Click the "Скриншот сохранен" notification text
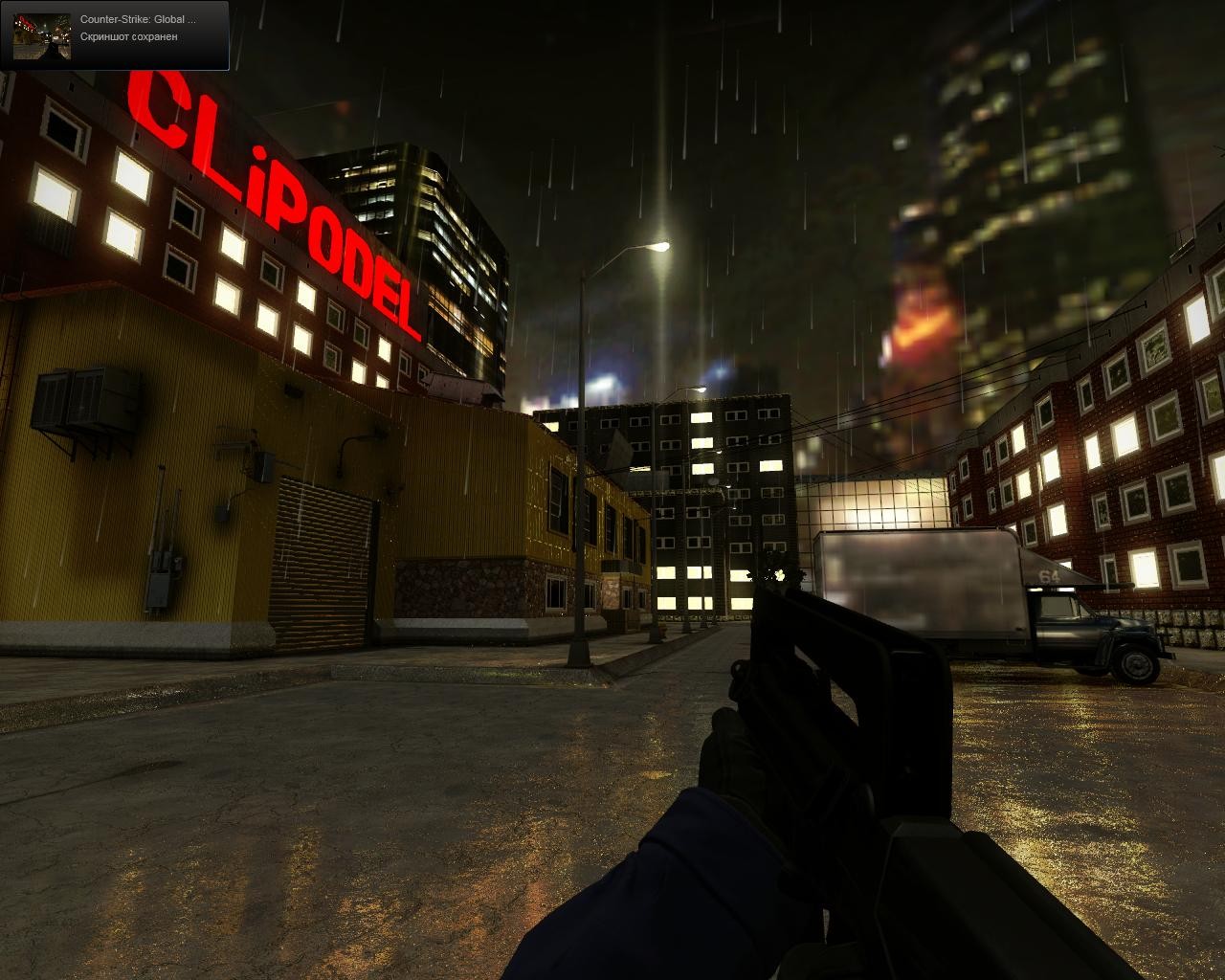Viewport: 1225px width, 980px height. 130,38
